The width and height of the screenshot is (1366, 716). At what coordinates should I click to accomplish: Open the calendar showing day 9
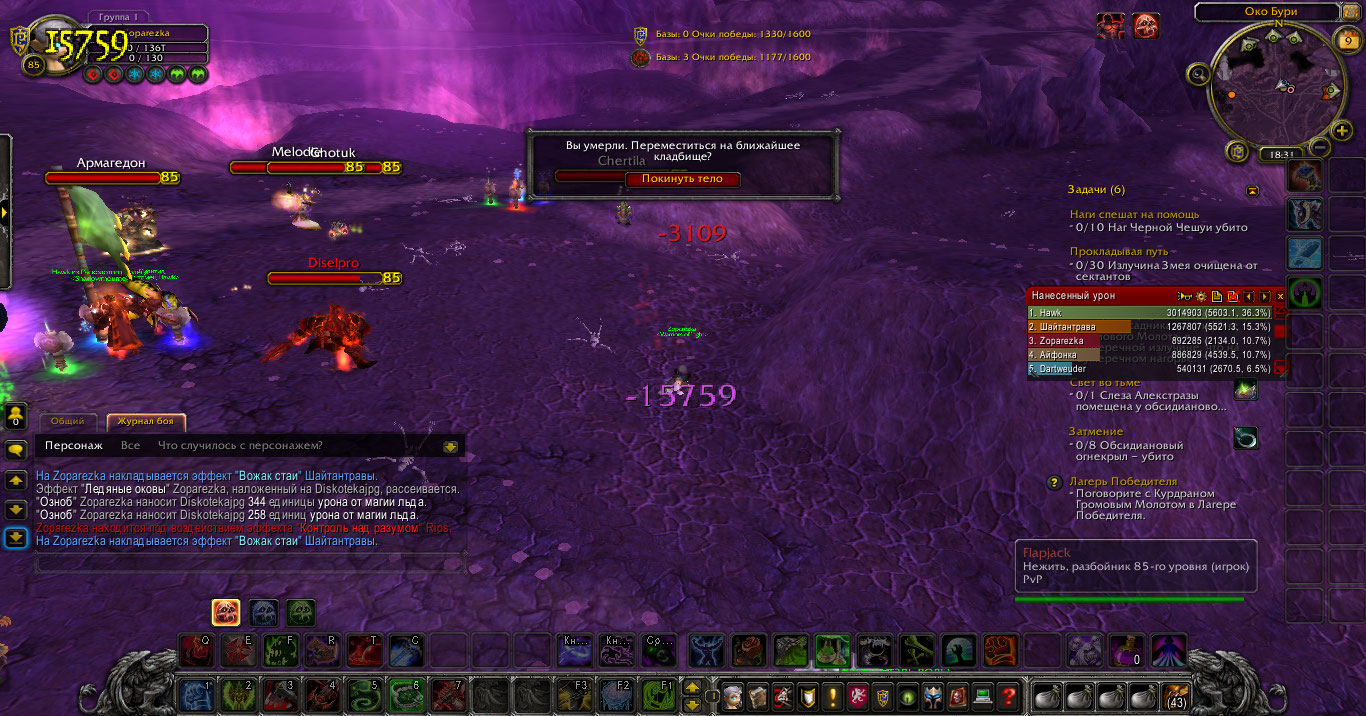click(x=1347, y=41)
